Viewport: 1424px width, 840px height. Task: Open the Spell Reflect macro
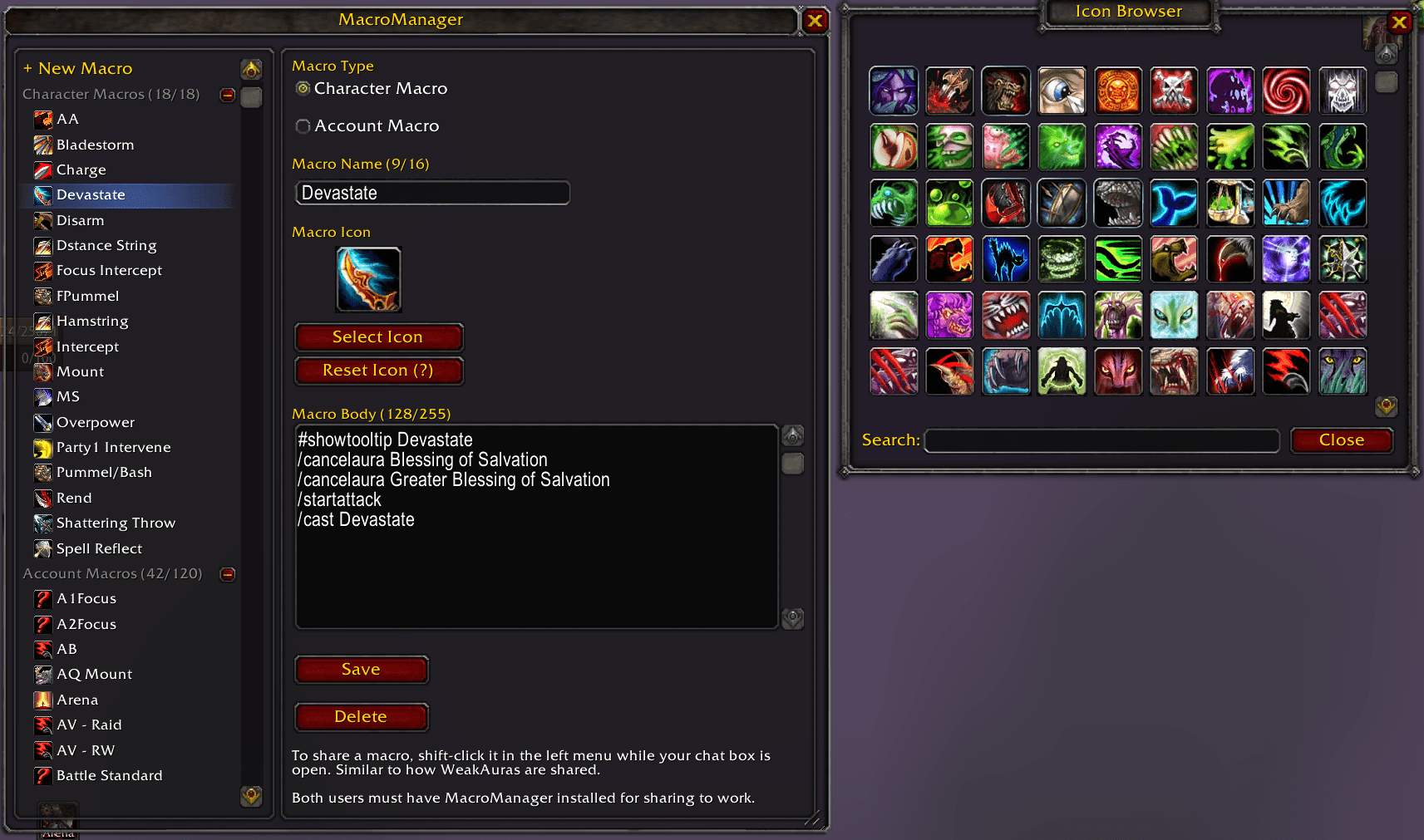(x=98, y=548)
